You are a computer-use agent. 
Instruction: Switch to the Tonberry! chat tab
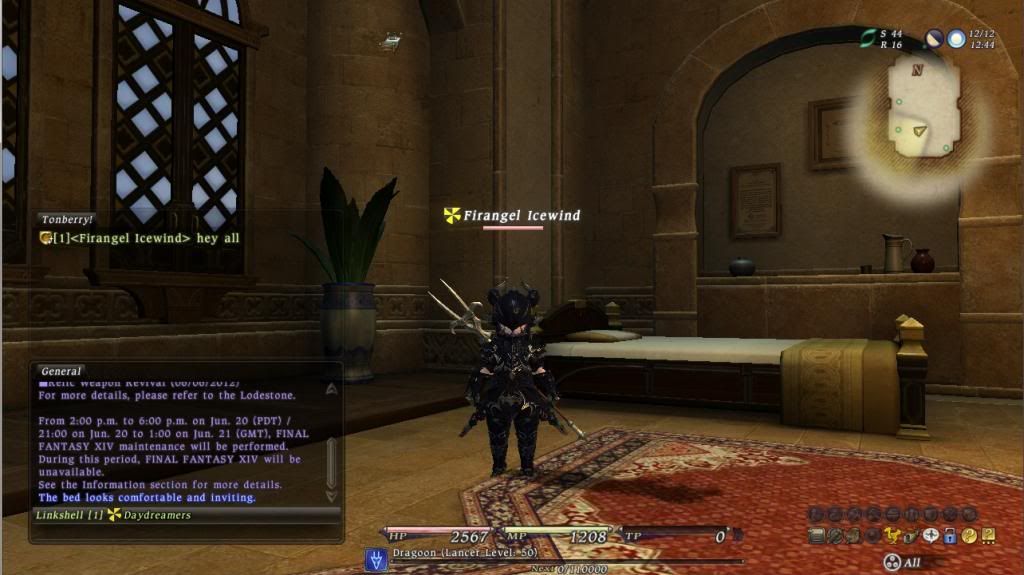[x=68, y=219]
